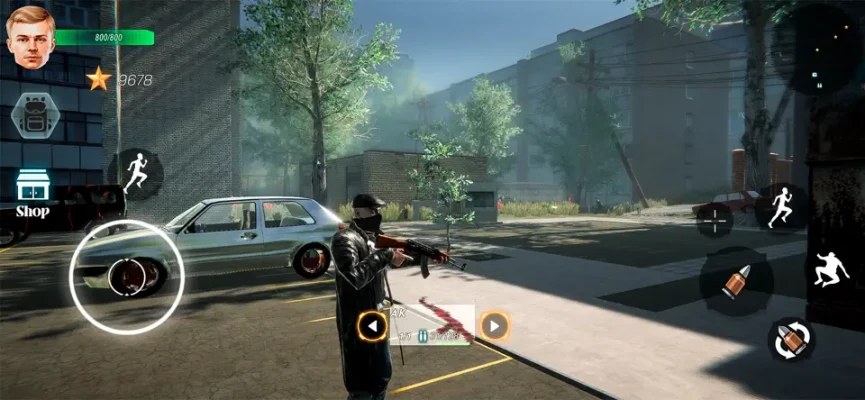Tap the virtual movement joystick
The height and width of the screenshot is (400, 865).
[x=126, y=277]
